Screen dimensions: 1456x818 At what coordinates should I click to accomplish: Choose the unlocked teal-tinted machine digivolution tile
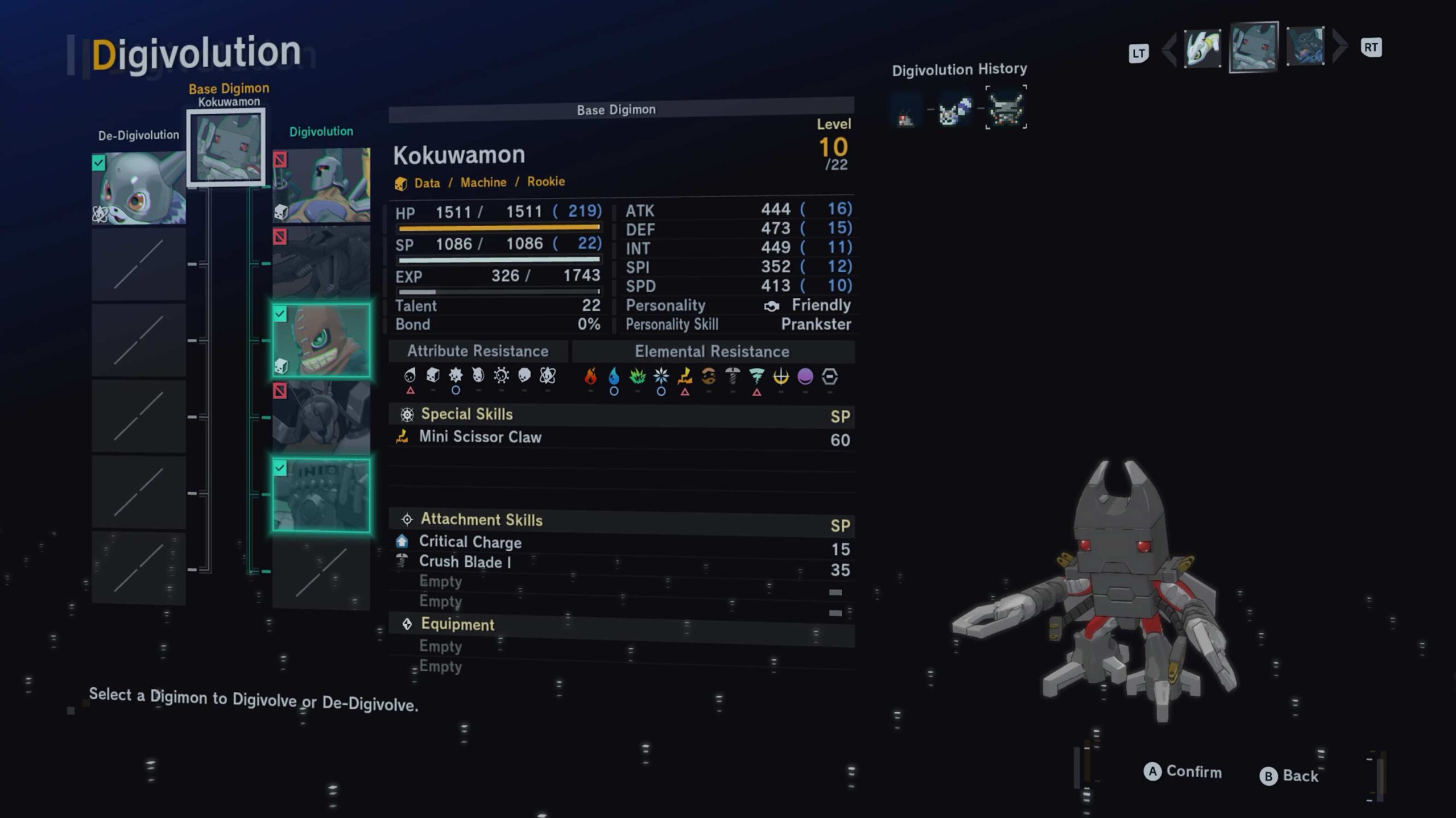click(321, 495)
